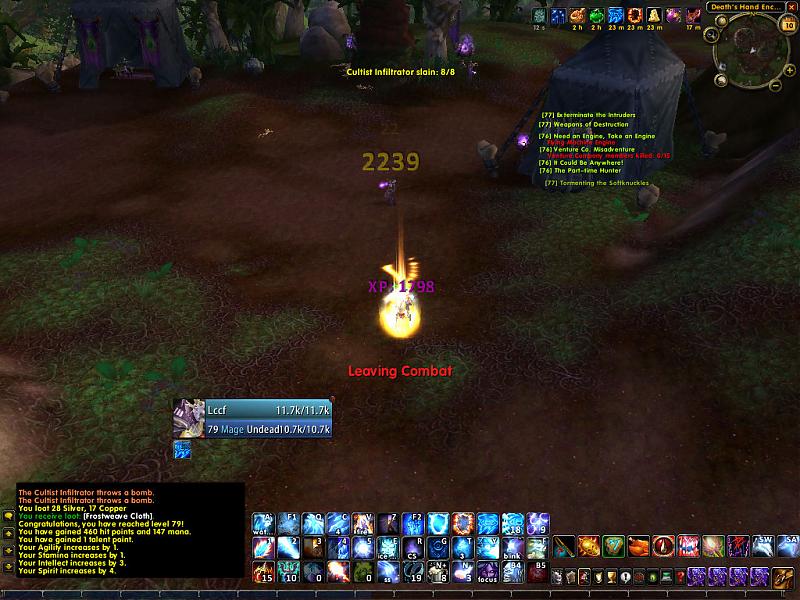Use the action slot labeled focus
Viewport: 800px width, 600px height.
[488, 573]
